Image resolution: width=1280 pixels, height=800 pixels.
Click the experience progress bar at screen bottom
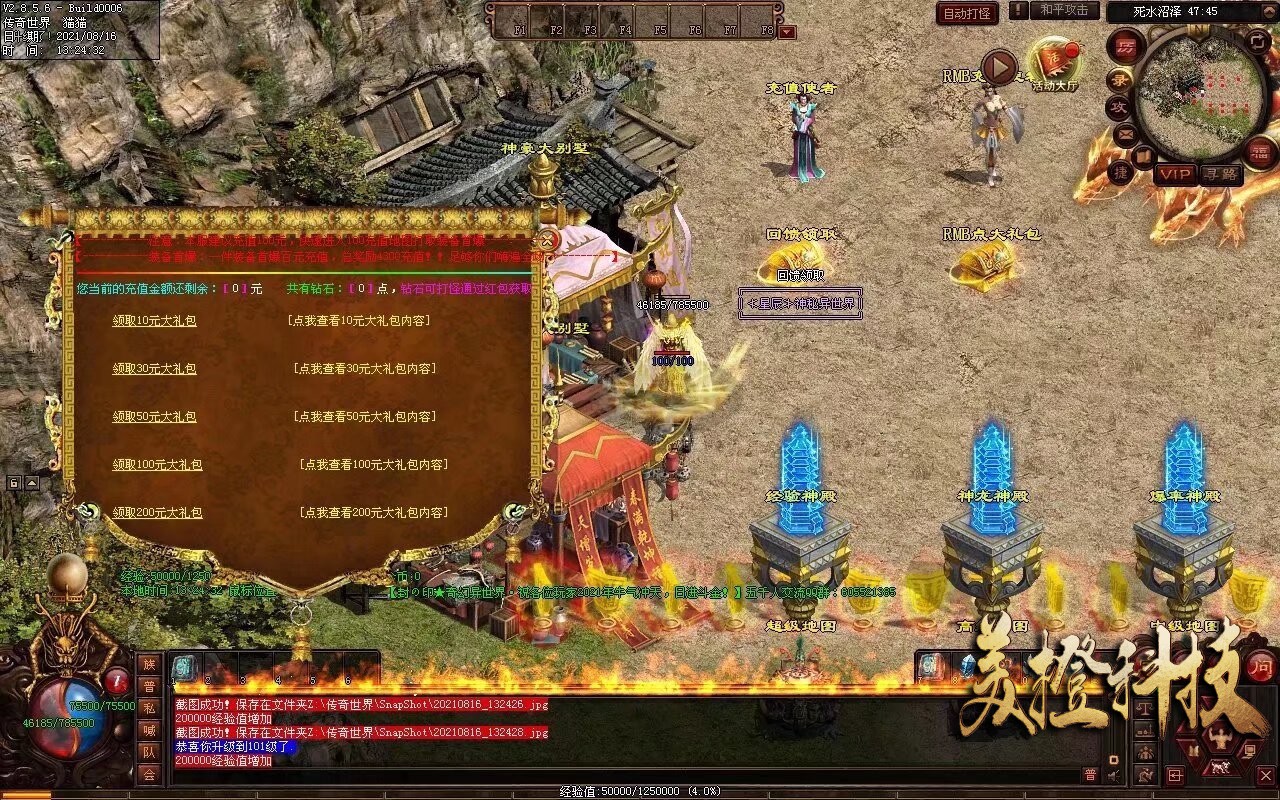640,791
